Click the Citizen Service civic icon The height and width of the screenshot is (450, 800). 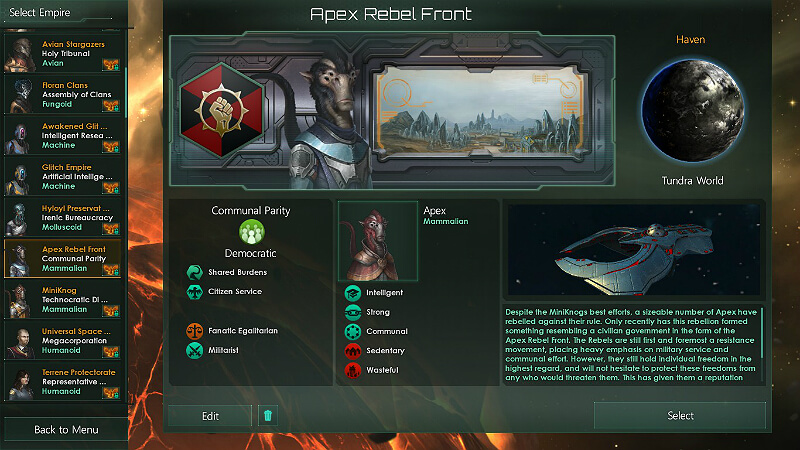(x=194, y=292)
